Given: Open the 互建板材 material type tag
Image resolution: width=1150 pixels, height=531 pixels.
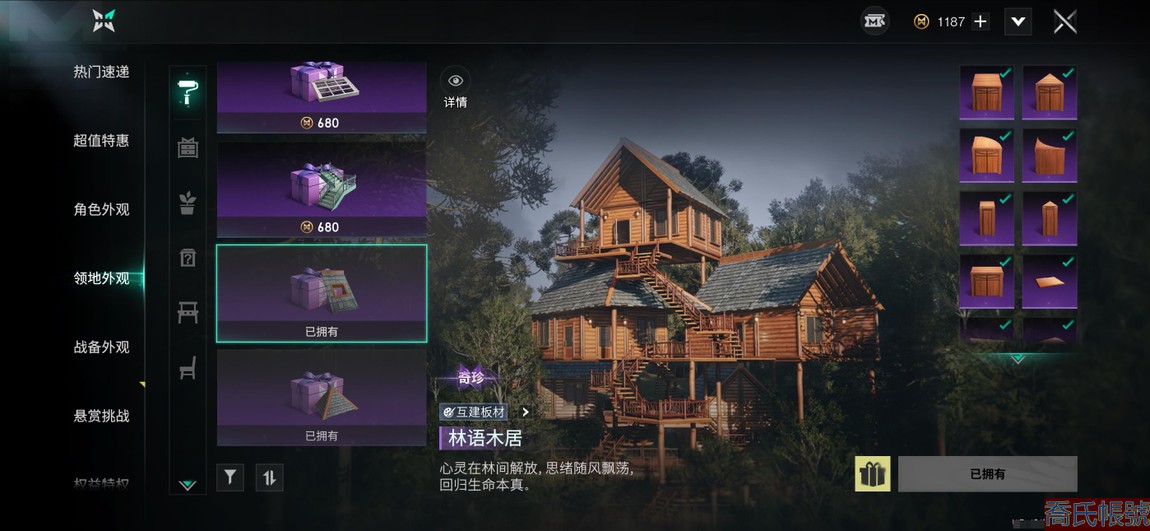Looking at the screenshot, I should coord(485,411).
